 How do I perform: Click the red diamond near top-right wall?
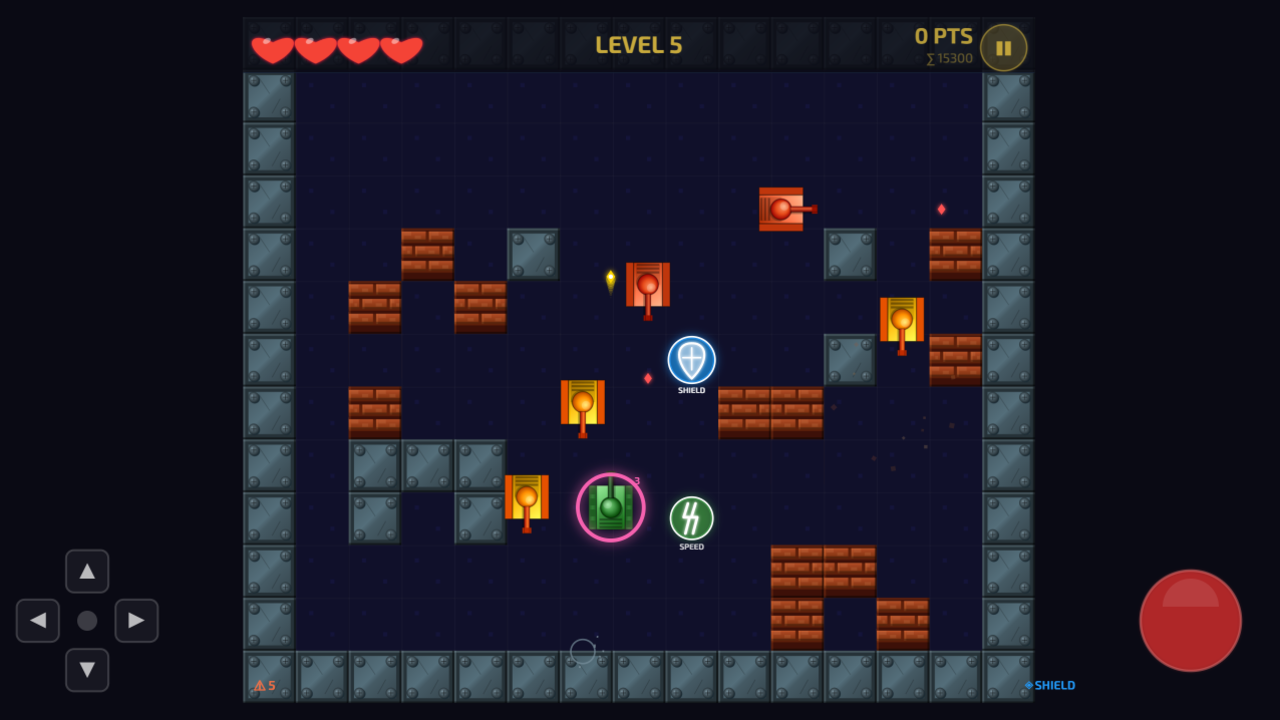(x=941, y=208)
